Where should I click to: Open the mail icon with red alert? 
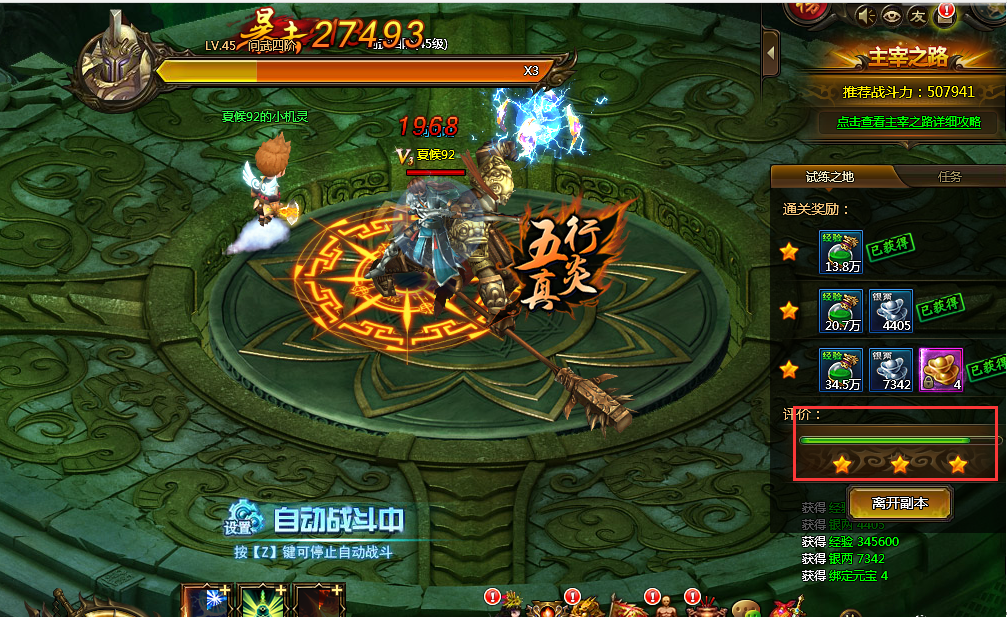point(943,16)
